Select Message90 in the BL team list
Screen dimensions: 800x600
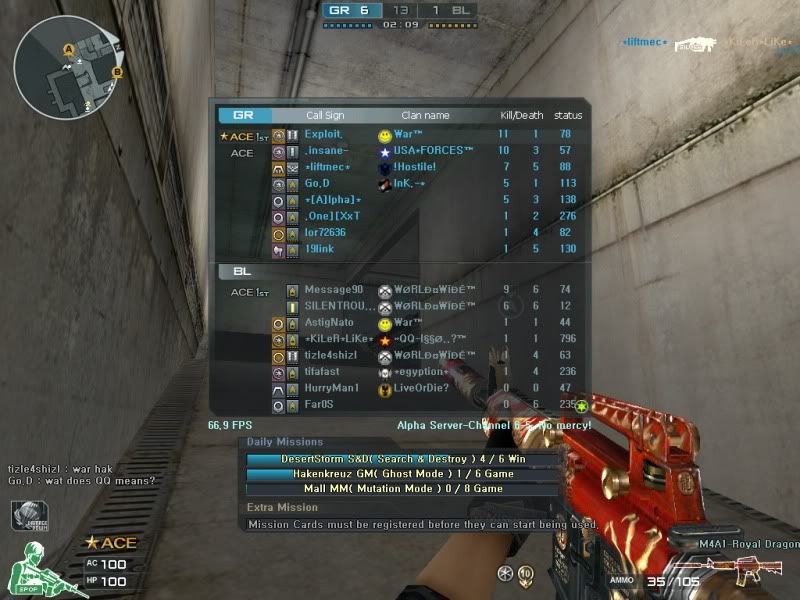click(x=333, y=290)
